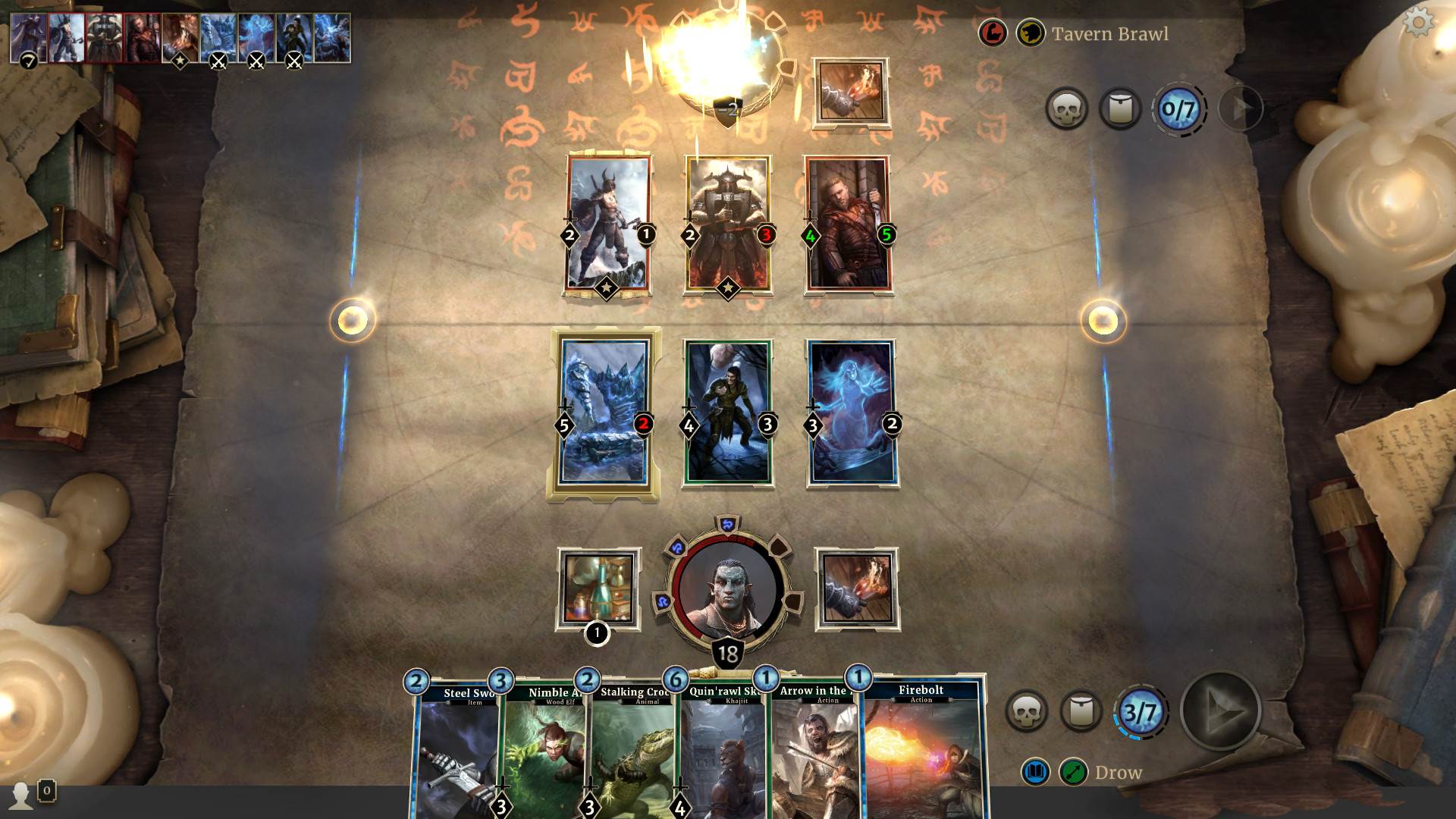
Task: Click your Drow hero portrait
Action: coord(728,588)
